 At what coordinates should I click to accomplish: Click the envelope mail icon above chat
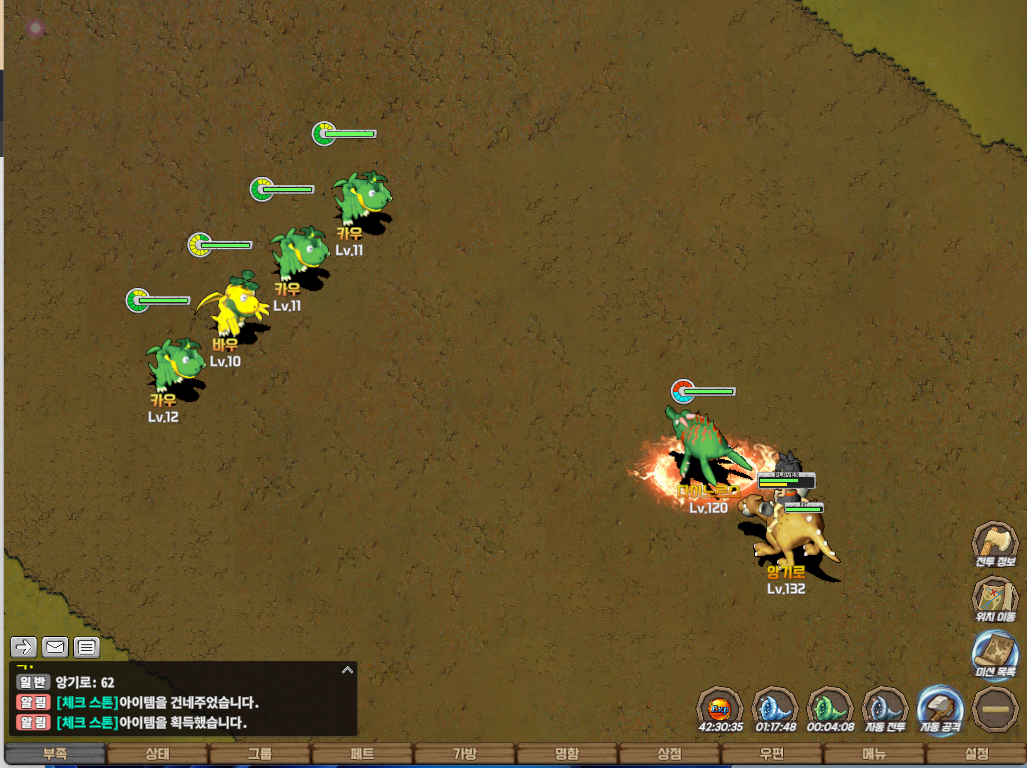[x=55, y=647]
